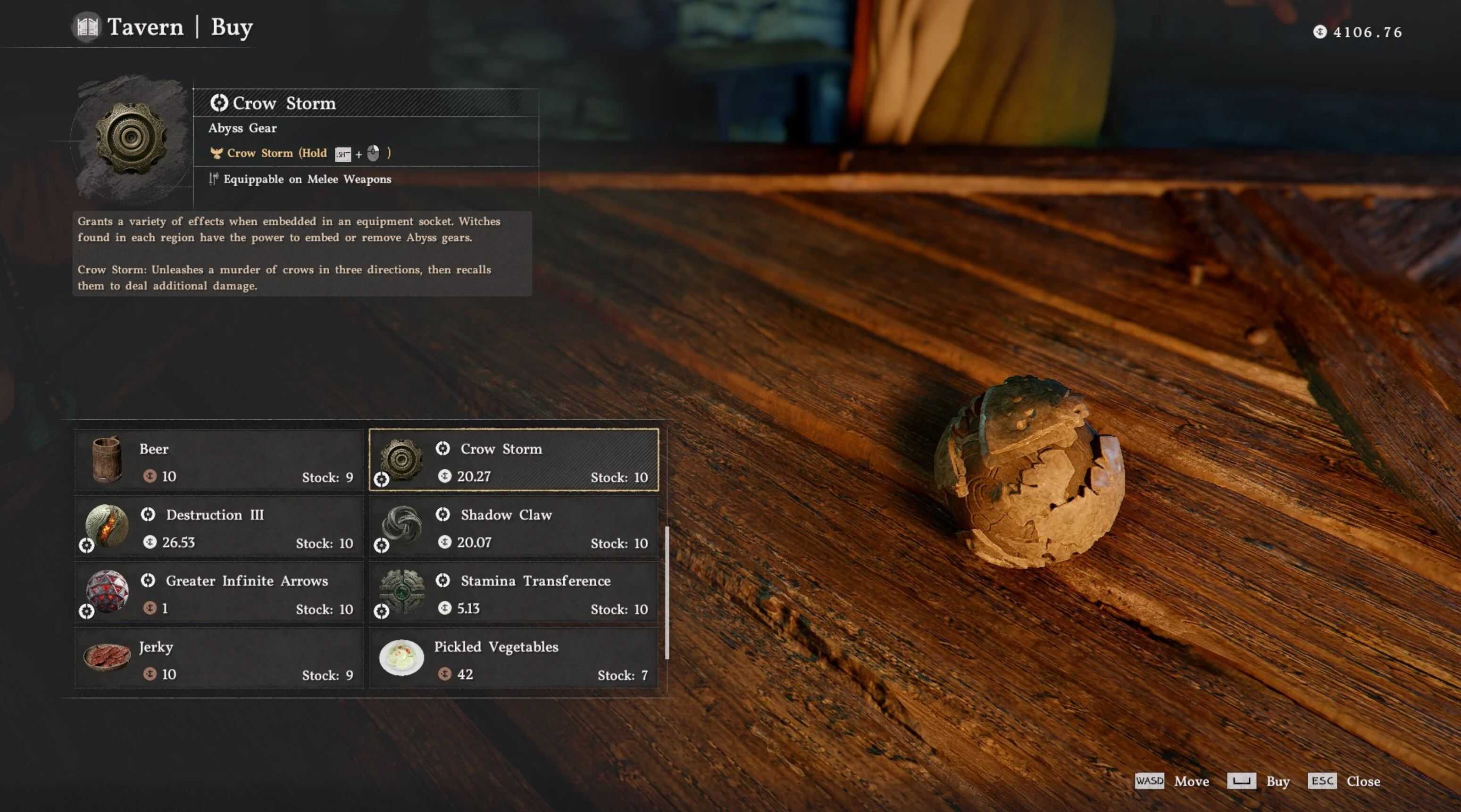This screenshot has width=1461, height=812.
Task: Select Destruction III from the shop
Action: (219, 526)
